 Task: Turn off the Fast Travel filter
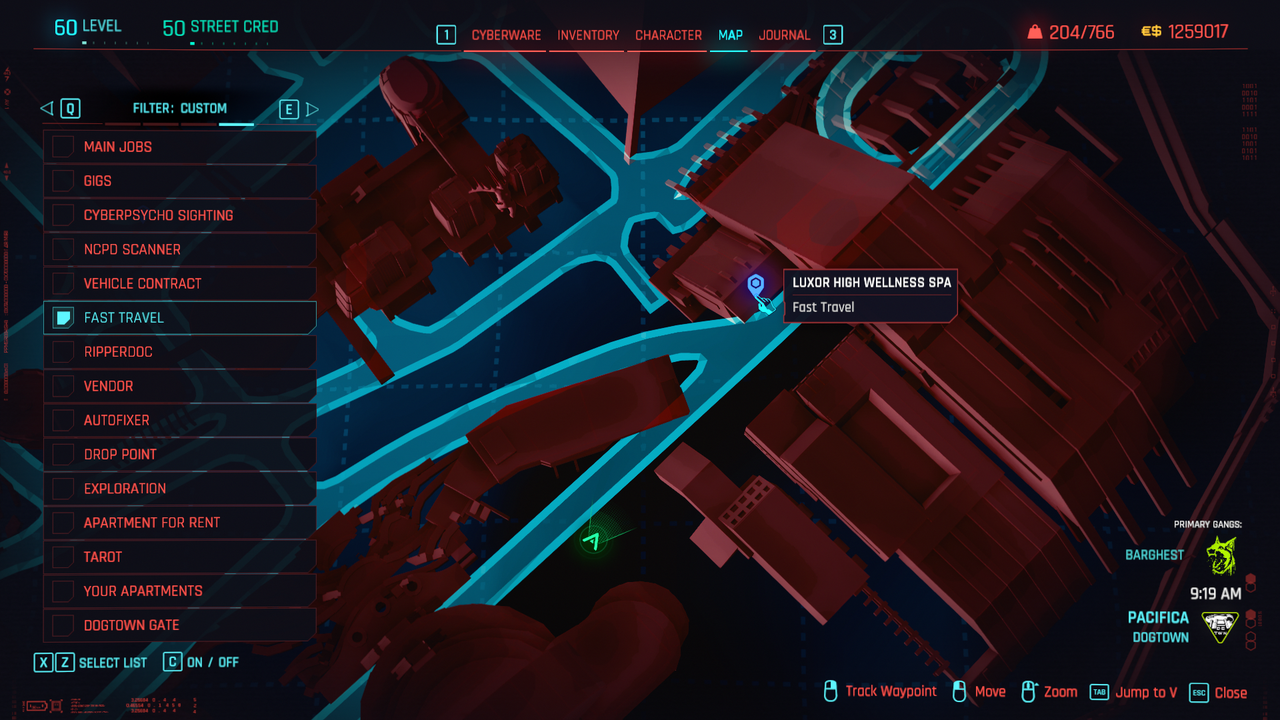tap(63, 318)
